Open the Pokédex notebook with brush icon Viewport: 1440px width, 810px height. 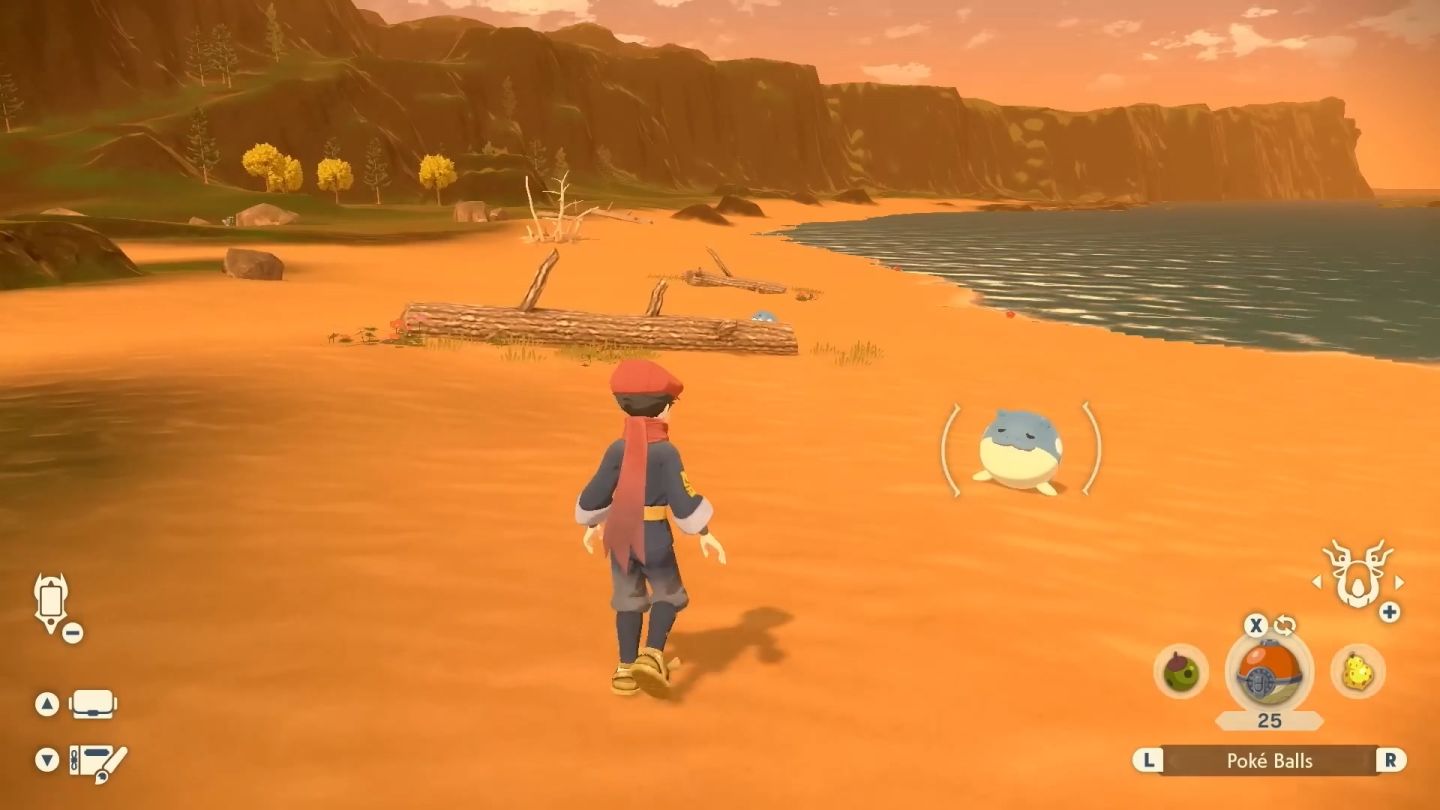[97, 761]
